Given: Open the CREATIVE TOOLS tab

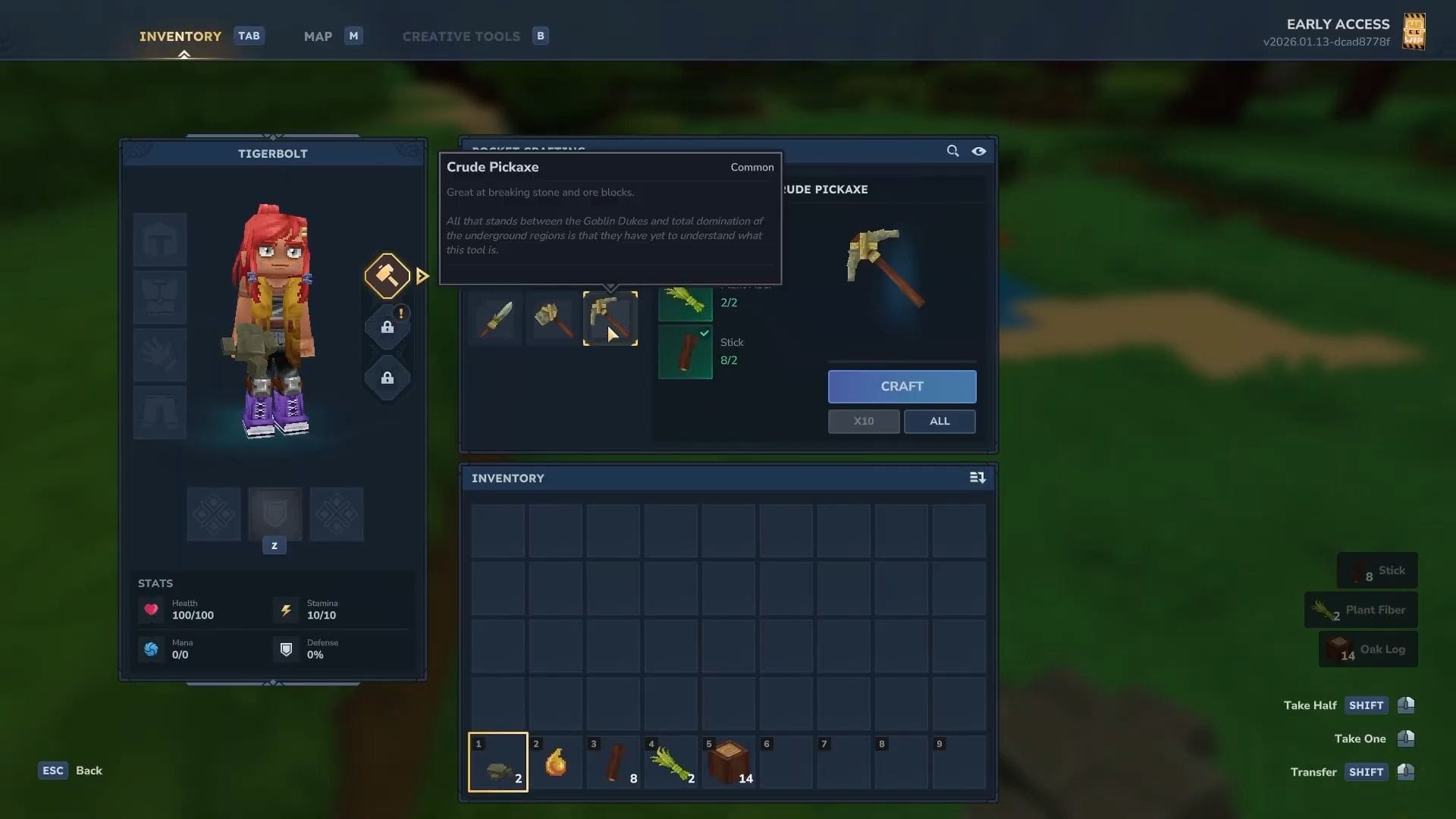Looking at the screenshot, I should point(460,36).
